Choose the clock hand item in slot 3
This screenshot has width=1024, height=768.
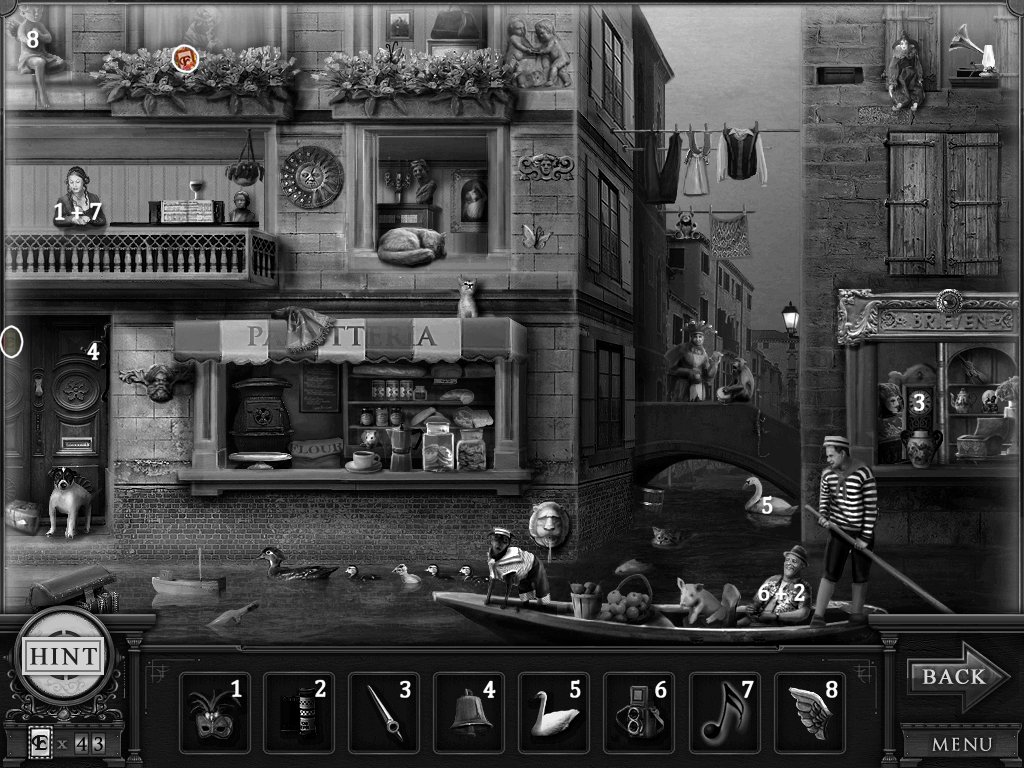click(385, 713)
